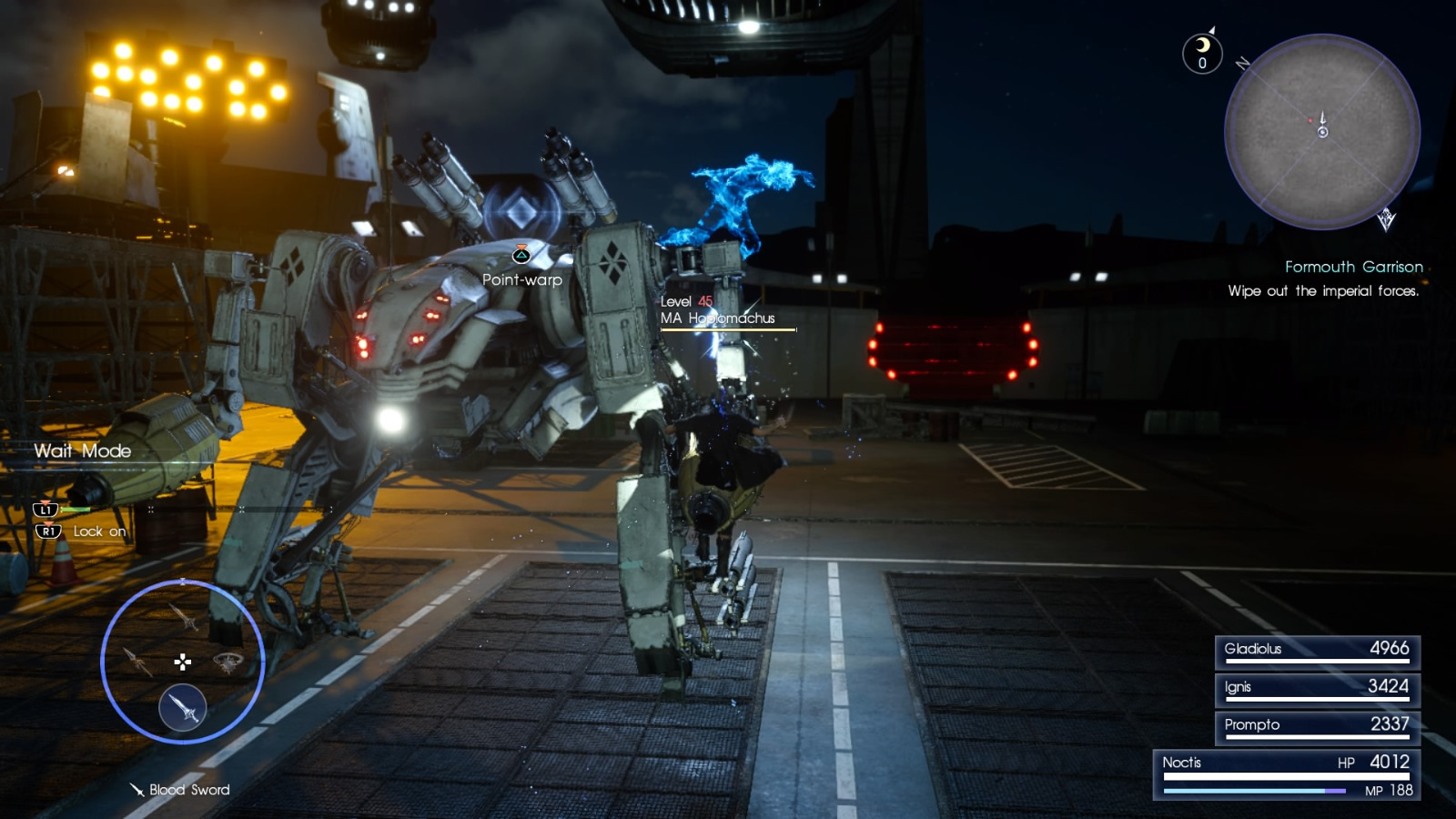This screenshot has width=1456, height=819.
Task: Click the quest destination arrow on the minimap edge
Action: 1385,220
